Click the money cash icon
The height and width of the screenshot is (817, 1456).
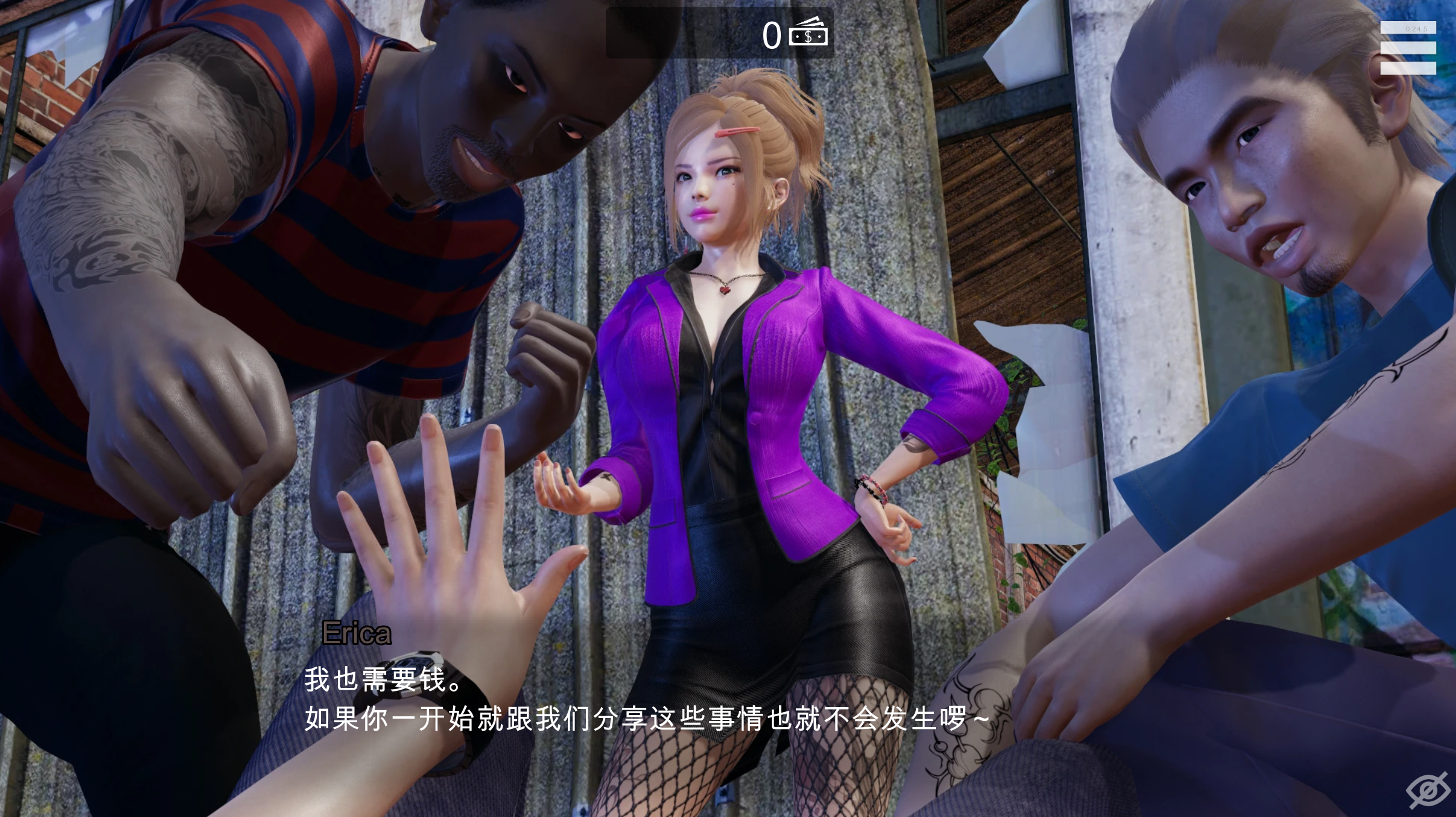click(x=809, y=32)
